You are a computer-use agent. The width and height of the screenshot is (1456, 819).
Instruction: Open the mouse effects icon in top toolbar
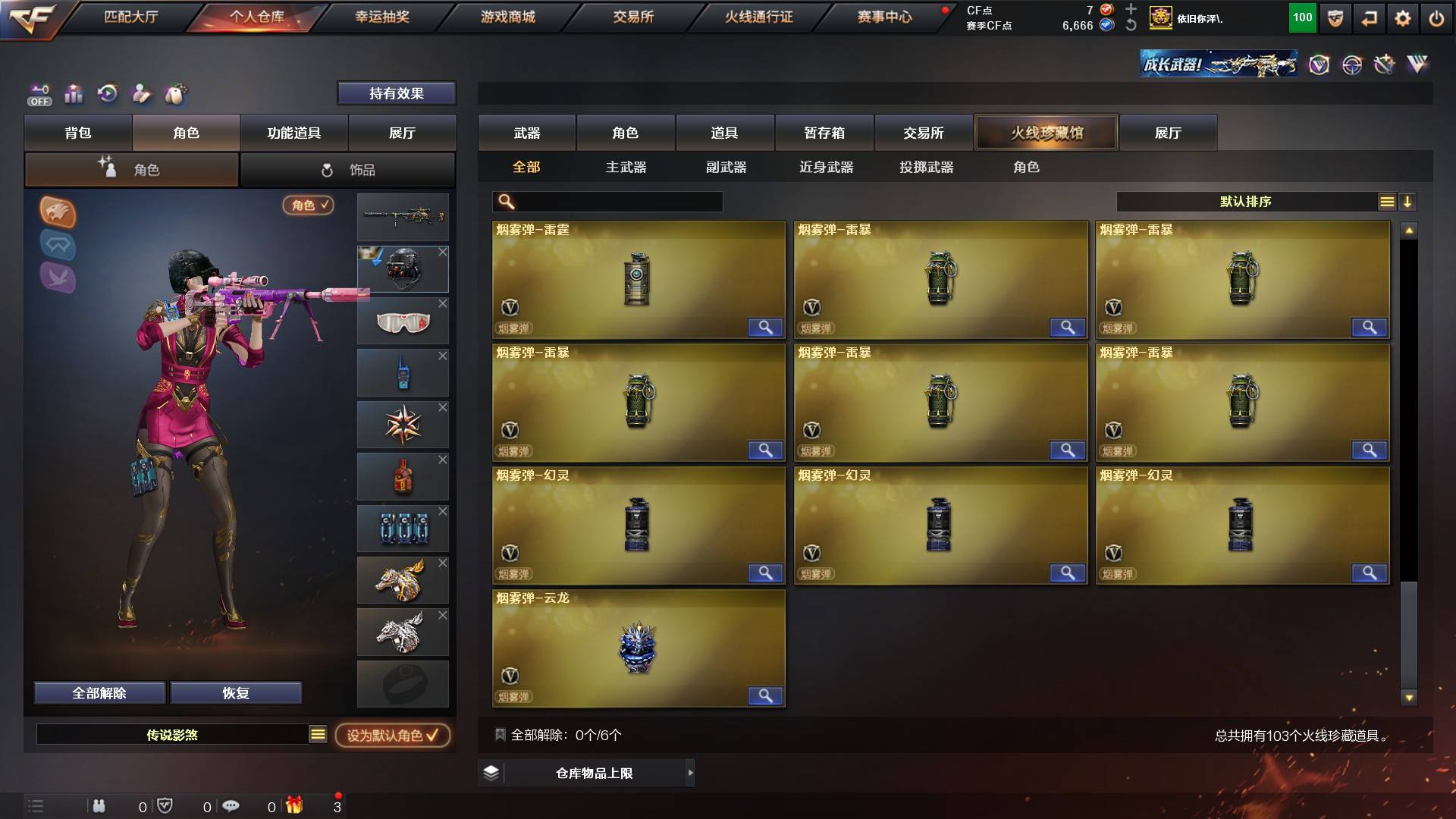point(176,93)
